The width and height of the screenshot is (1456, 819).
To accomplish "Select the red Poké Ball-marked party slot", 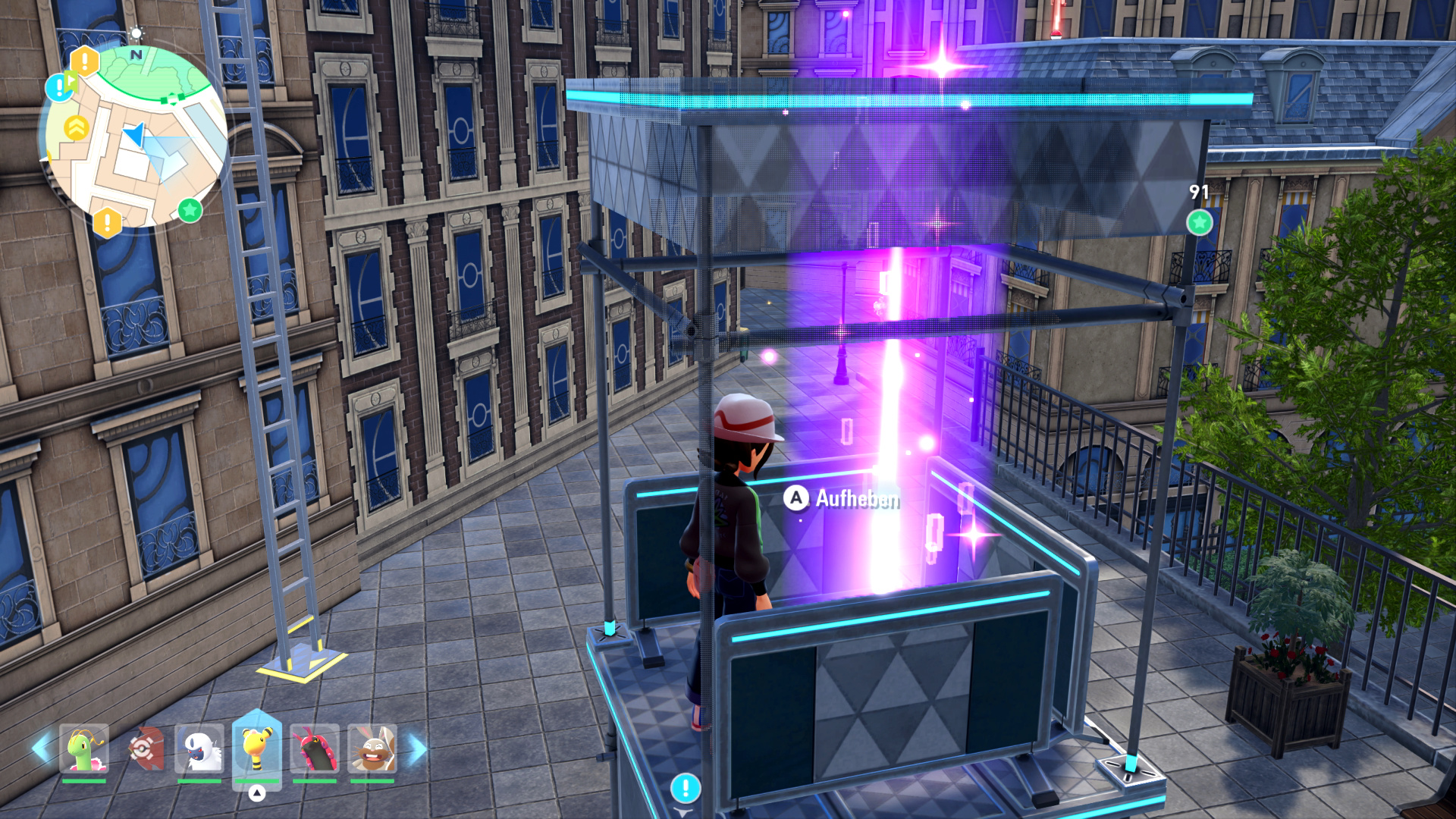I will point(143,748).
